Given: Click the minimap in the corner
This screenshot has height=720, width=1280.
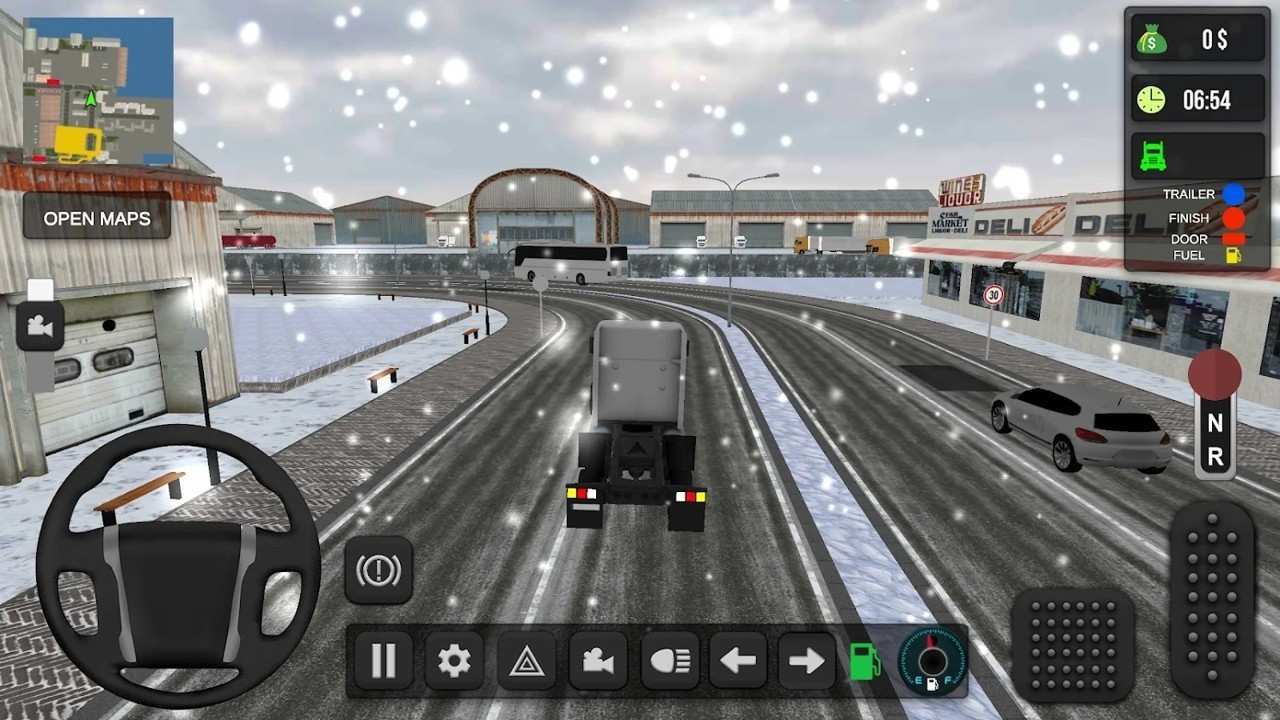Looking at the screenshot, I should pos(97,91).
